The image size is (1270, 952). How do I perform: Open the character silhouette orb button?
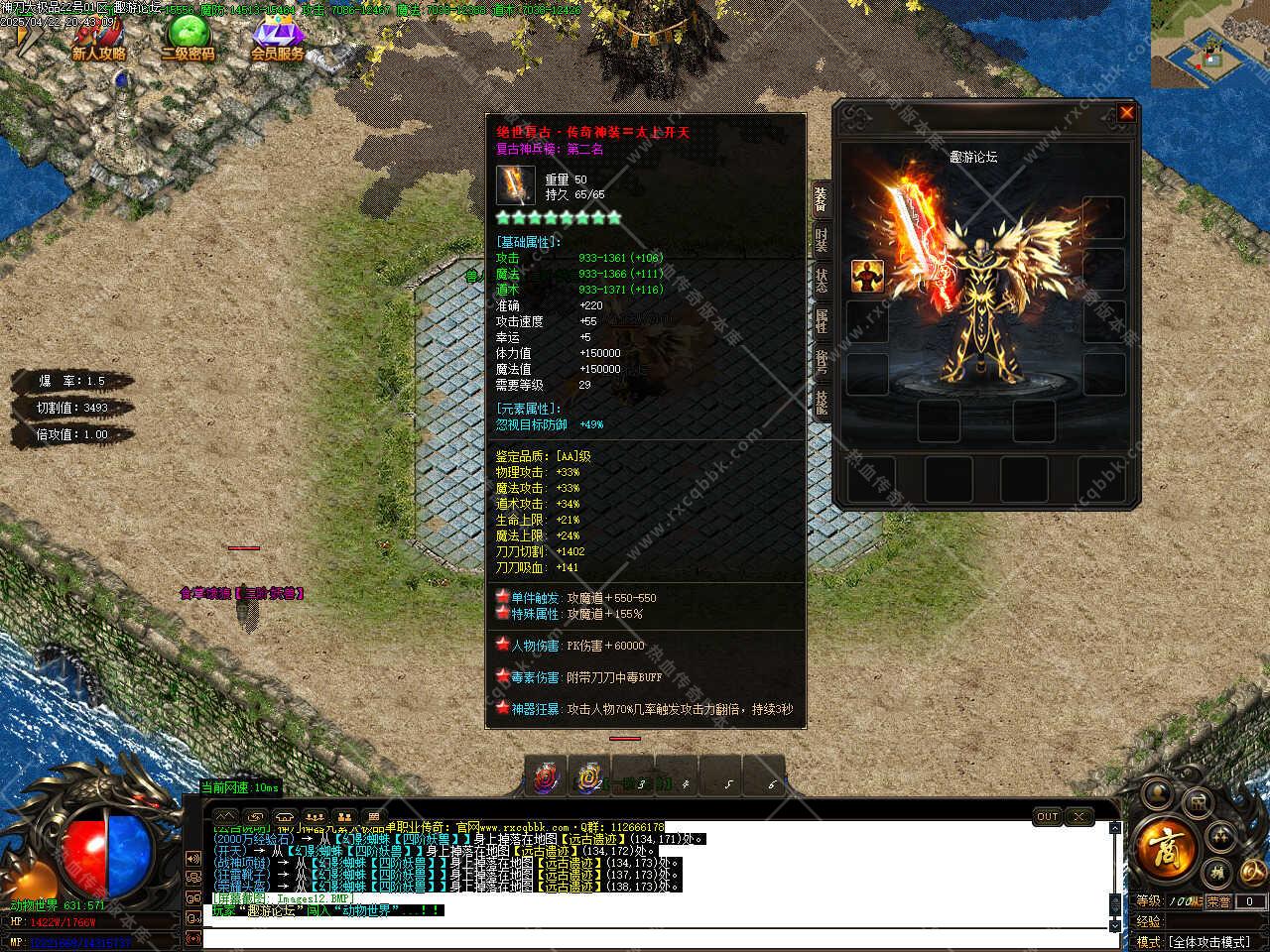(x=1155, y=792)
